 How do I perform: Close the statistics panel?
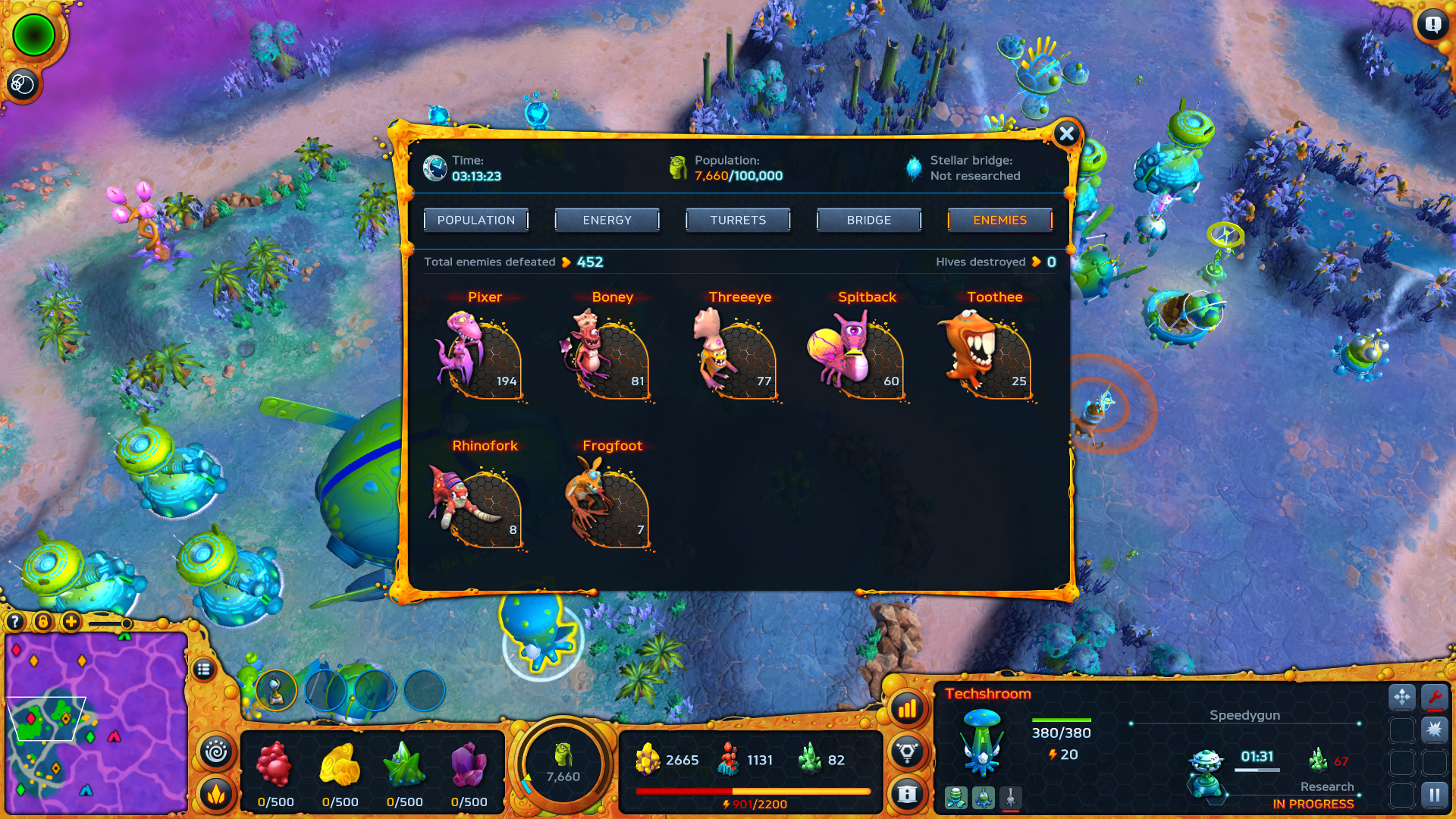(x=1066, y=134)
